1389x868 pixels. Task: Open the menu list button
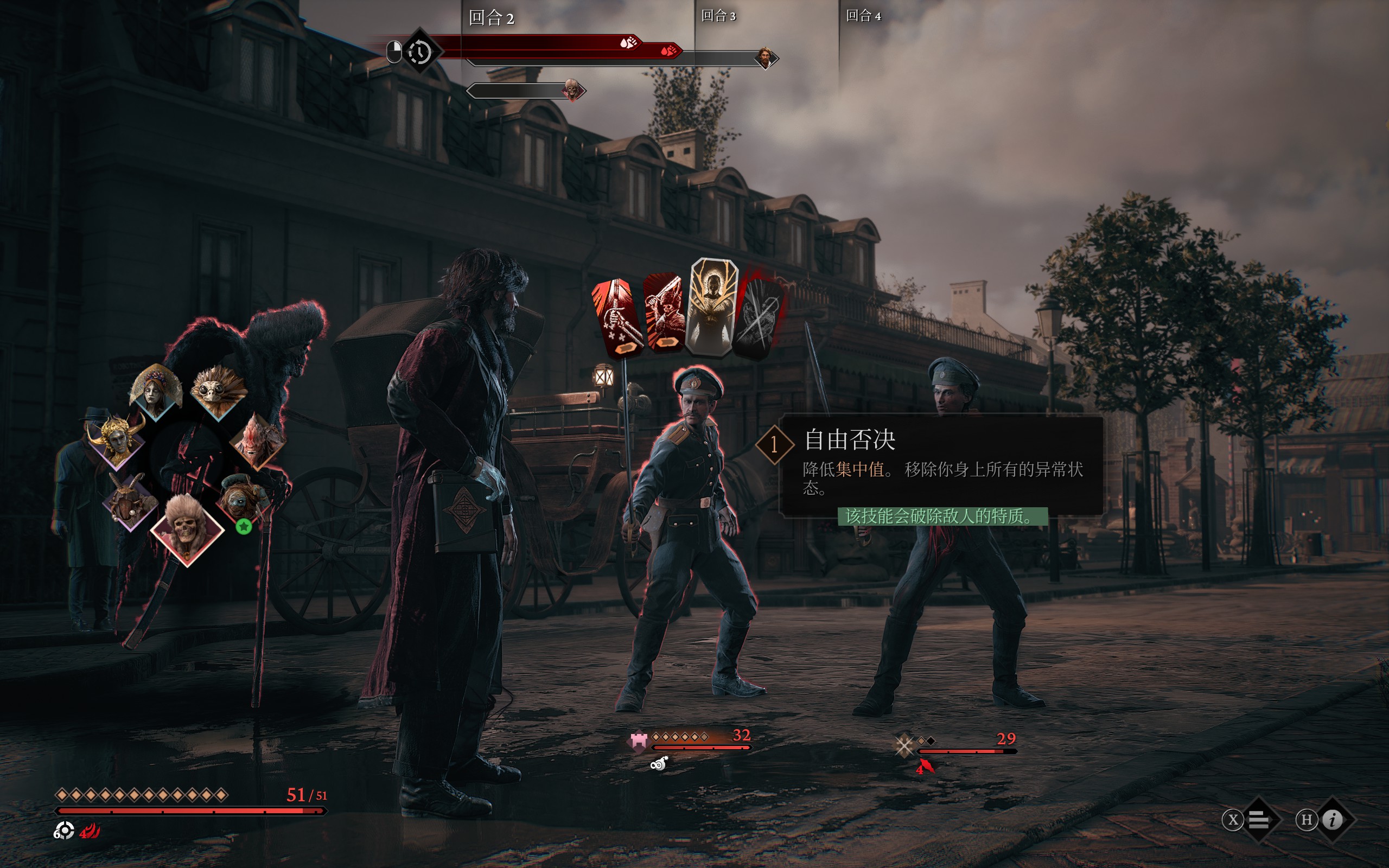(x=1258, y=819)
